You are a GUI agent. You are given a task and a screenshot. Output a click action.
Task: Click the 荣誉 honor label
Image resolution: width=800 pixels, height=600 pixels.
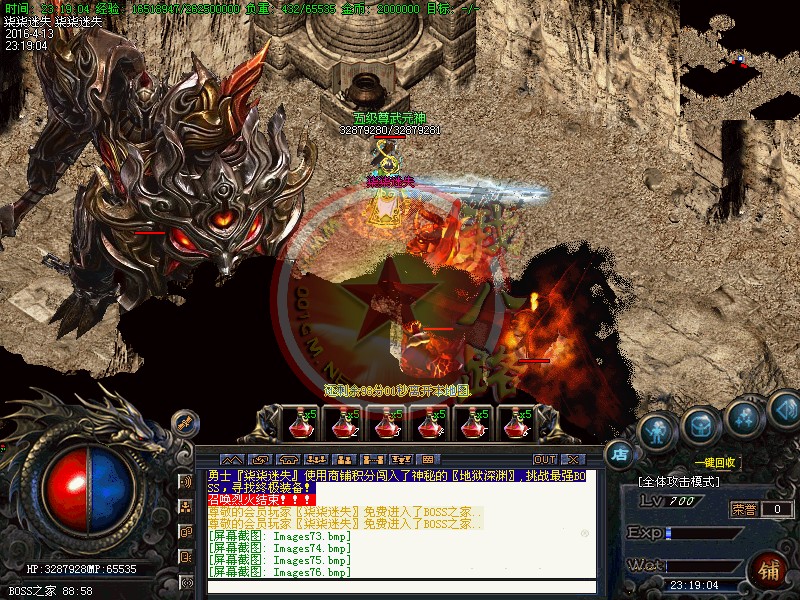(742, 509)
